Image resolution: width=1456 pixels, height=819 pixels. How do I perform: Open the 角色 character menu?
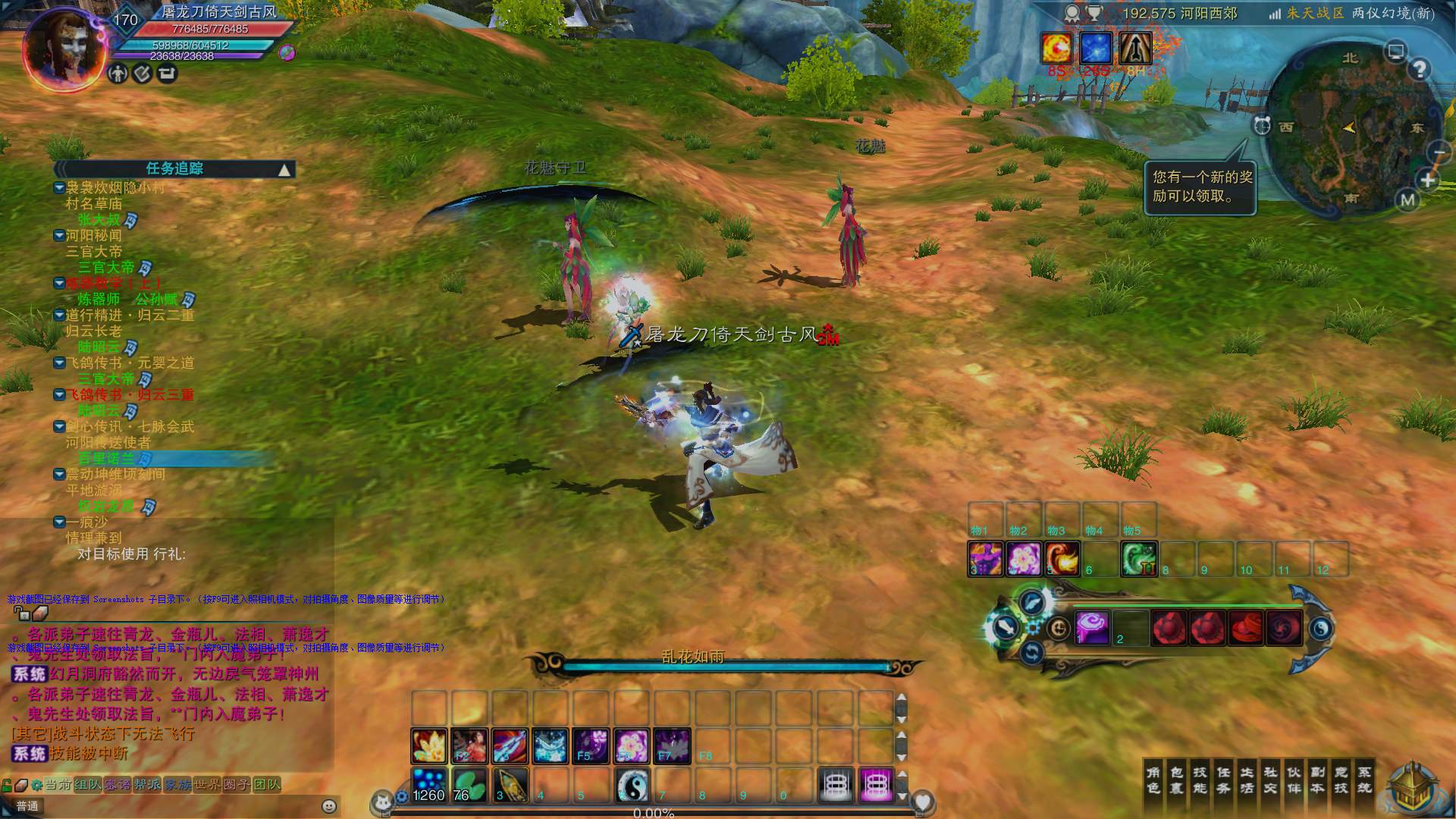(1153, 780)
